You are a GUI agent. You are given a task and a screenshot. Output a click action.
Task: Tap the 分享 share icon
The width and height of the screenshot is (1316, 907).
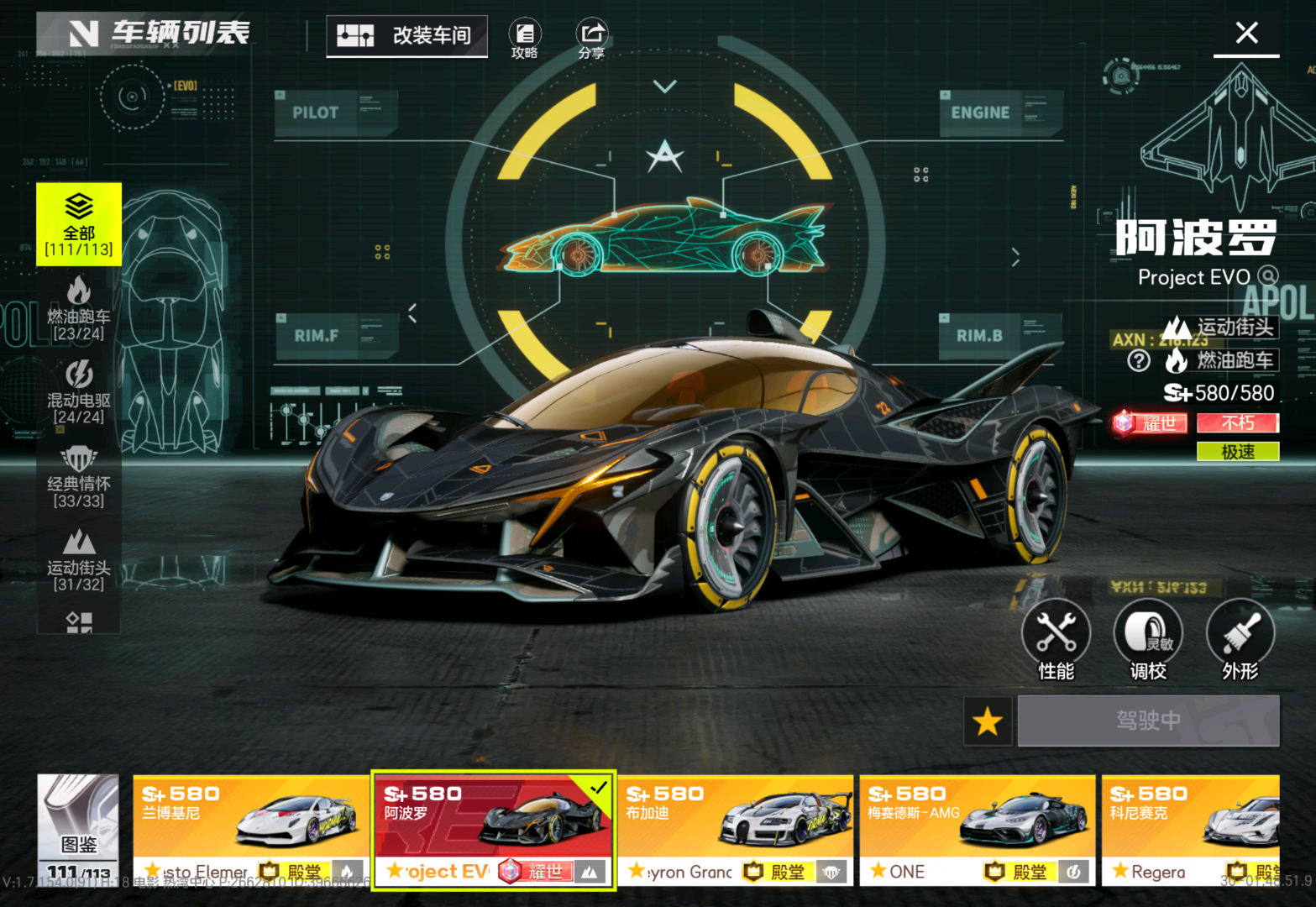coord(591,39)
